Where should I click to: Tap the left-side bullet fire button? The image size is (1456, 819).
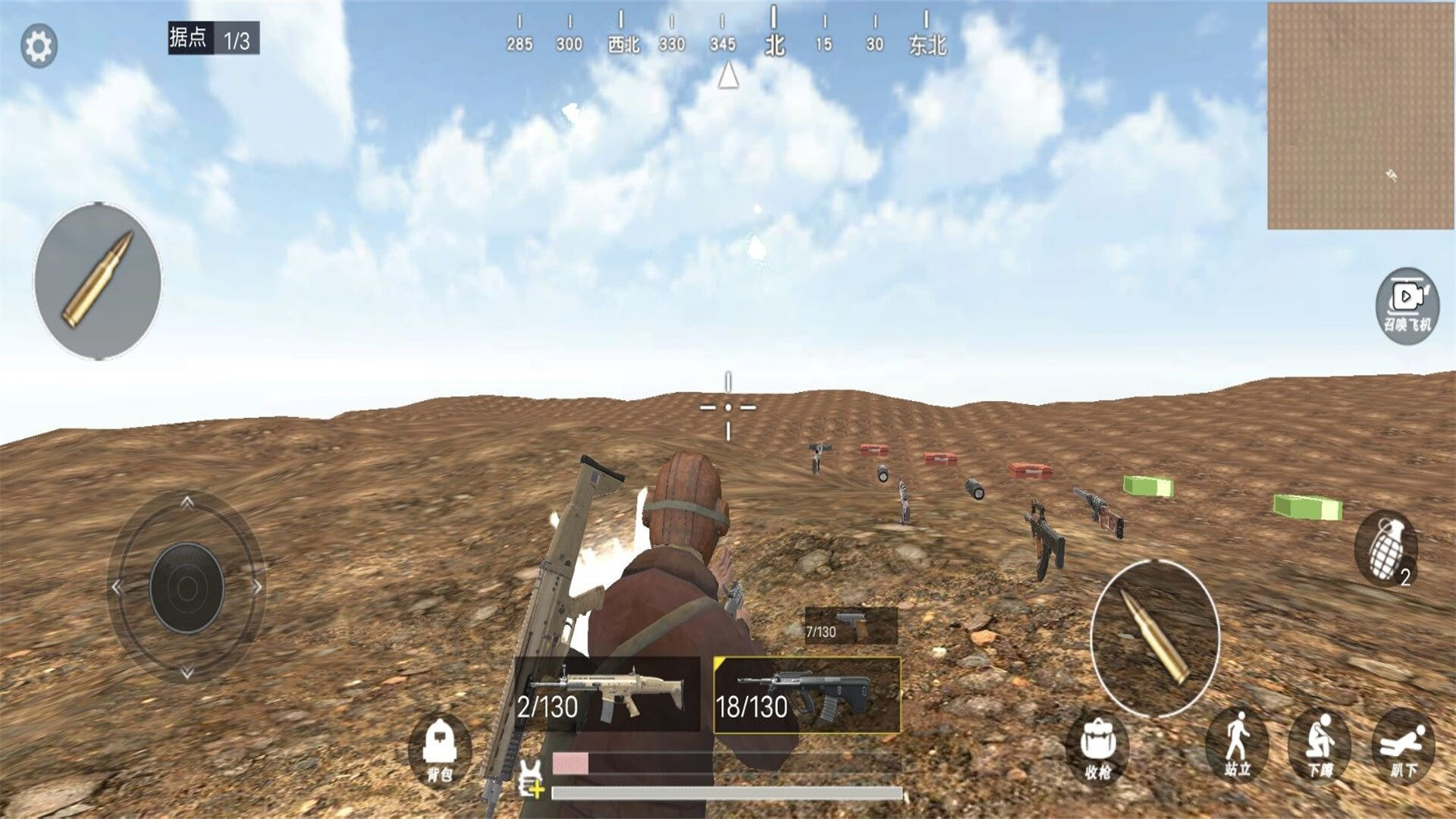tap(97, 281)
